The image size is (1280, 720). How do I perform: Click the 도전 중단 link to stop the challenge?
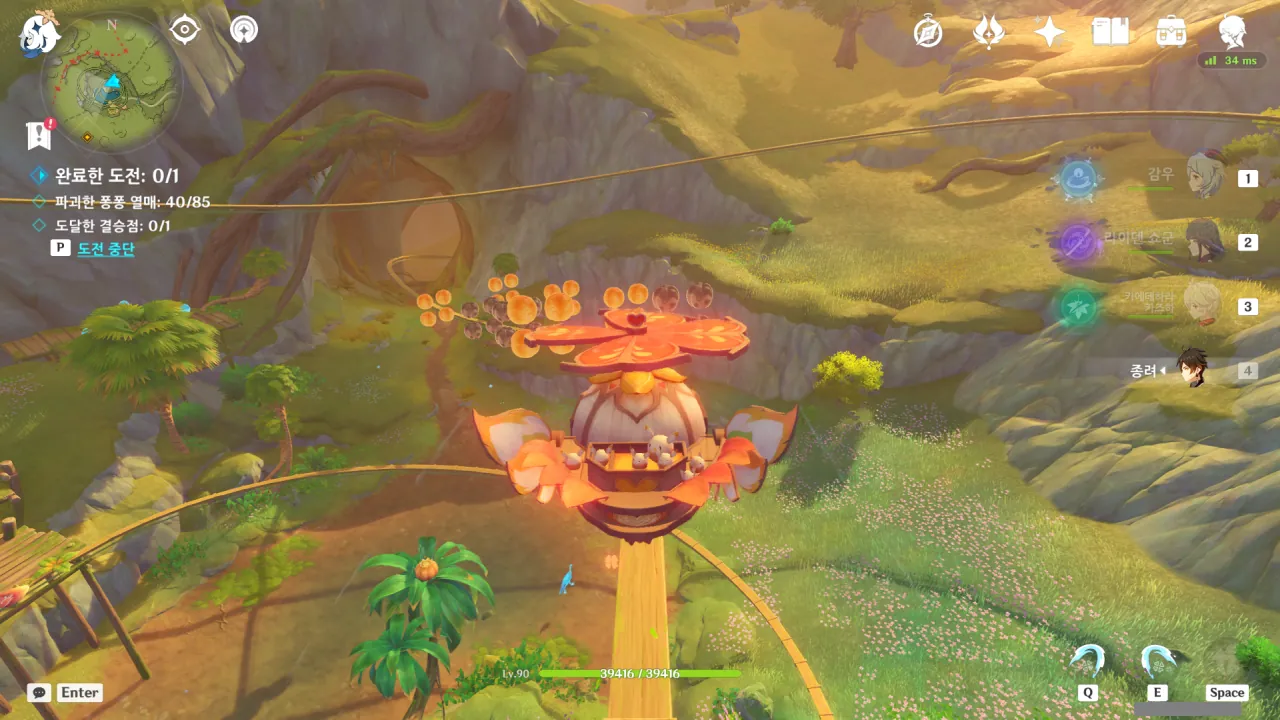click(x=105, y=249)
